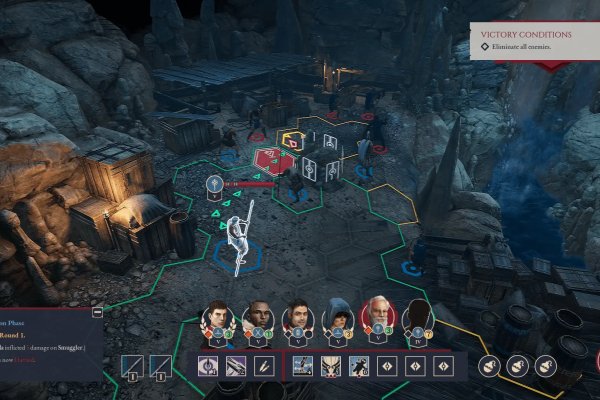Activate the horned skull ability icon
This screenshot has height=400, width=600.
point(329,367)
